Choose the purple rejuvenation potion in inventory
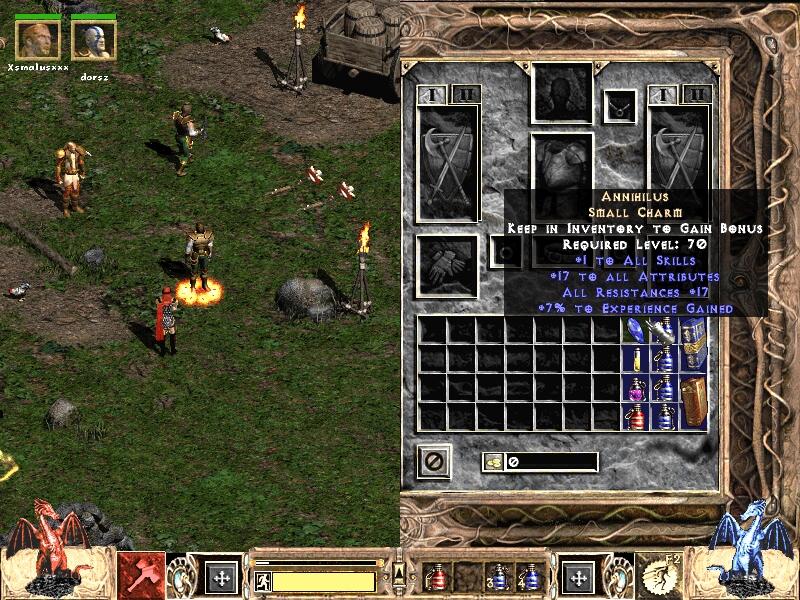 tap(636, 387)
